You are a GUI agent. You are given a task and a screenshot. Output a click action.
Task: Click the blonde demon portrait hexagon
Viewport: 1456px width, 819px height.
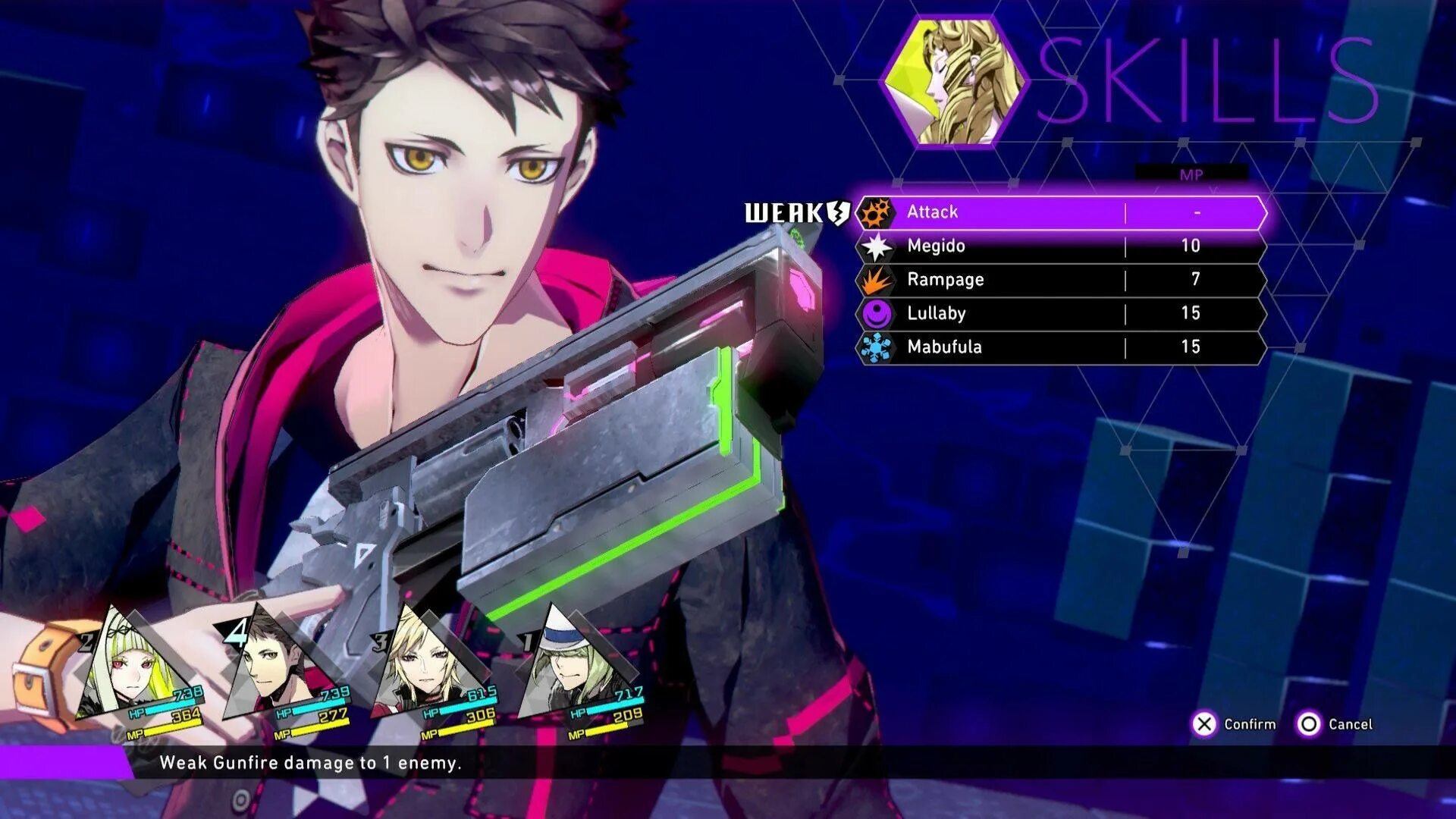pos(953,81)
